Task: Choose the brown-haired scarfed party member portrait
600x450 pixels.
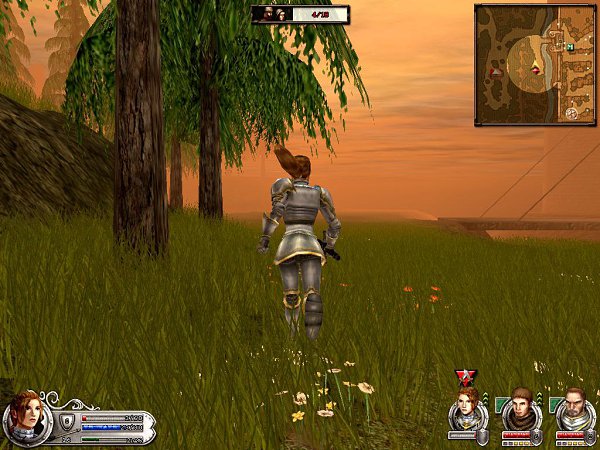Action: click(520, 408)
